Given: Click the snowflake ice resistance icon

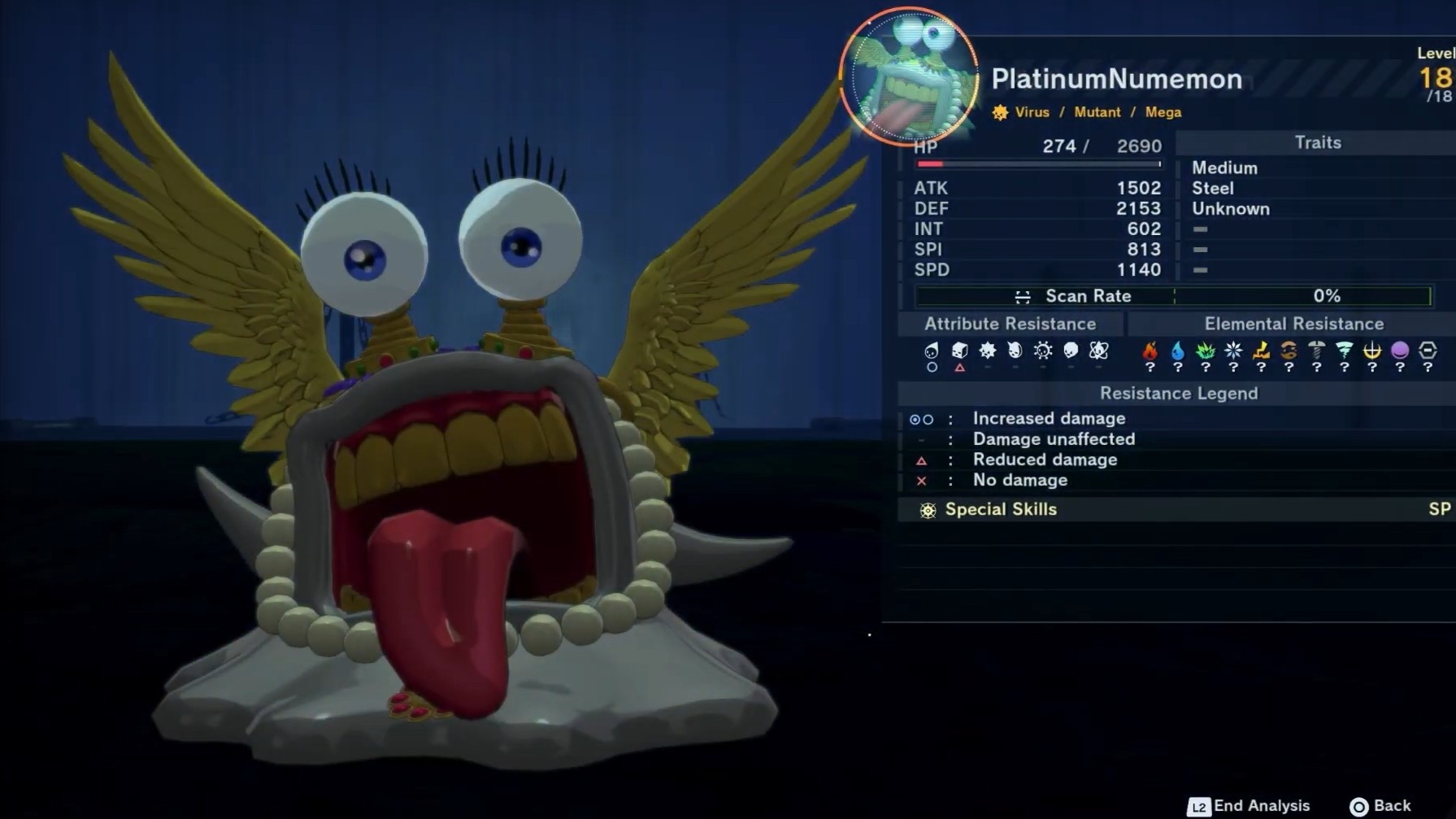Looking at the screenshot, I should [1233, 351].
